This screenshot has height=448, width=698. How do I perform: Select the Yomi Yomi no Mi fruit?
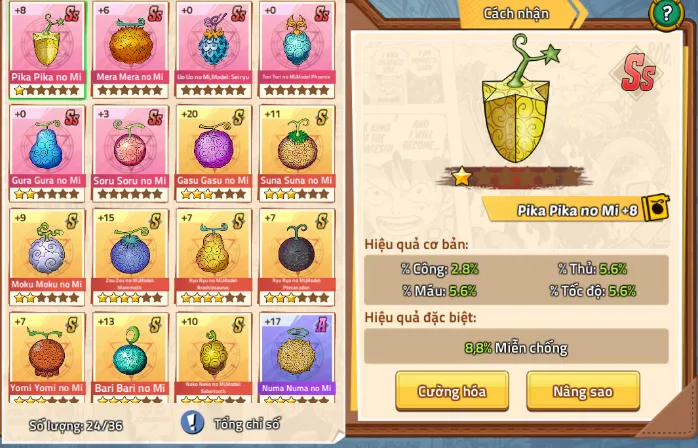coord(47,356)
